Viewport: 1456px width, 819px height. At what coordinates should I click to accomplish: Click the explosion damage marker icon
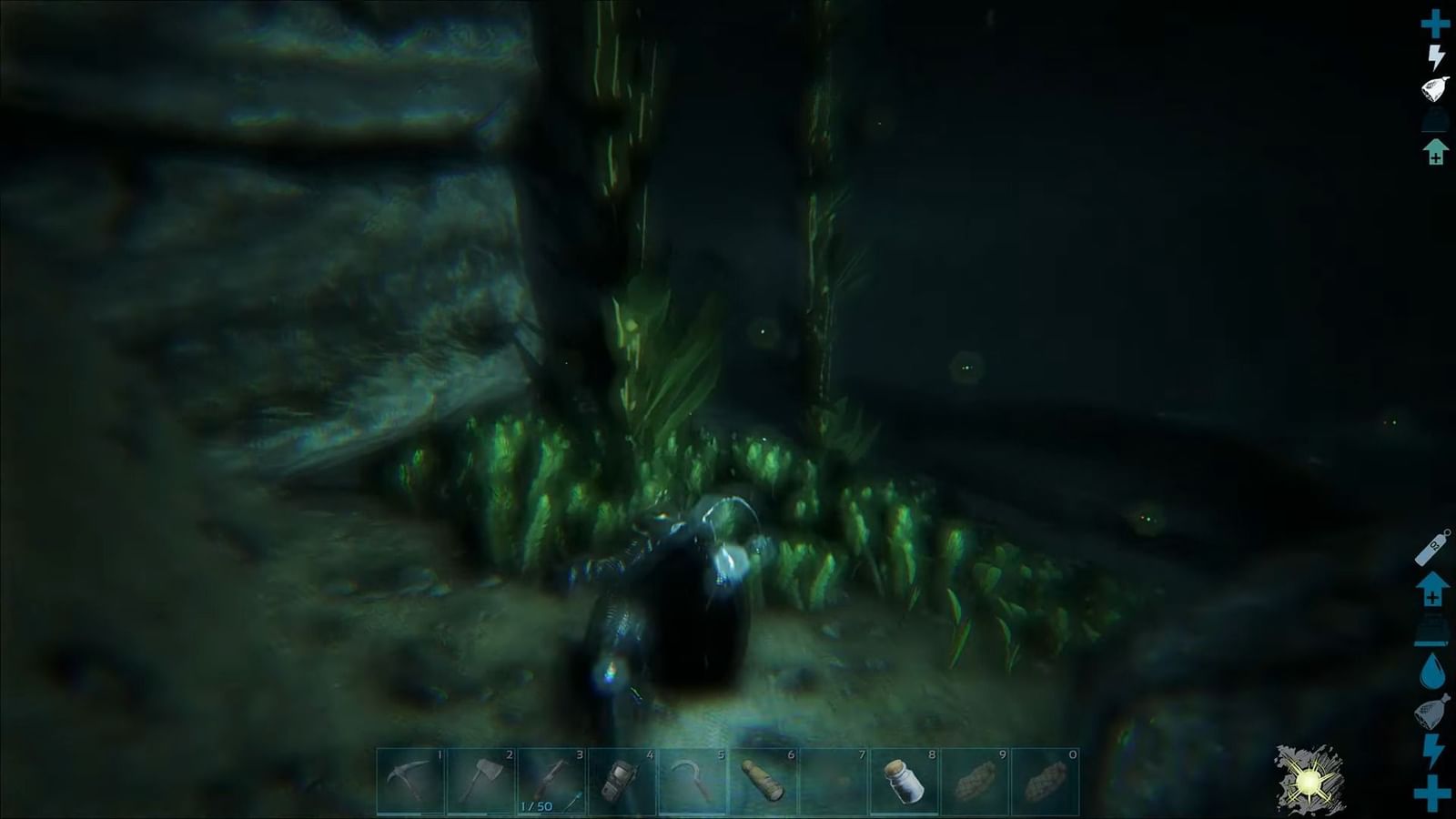coord(1308,781)
